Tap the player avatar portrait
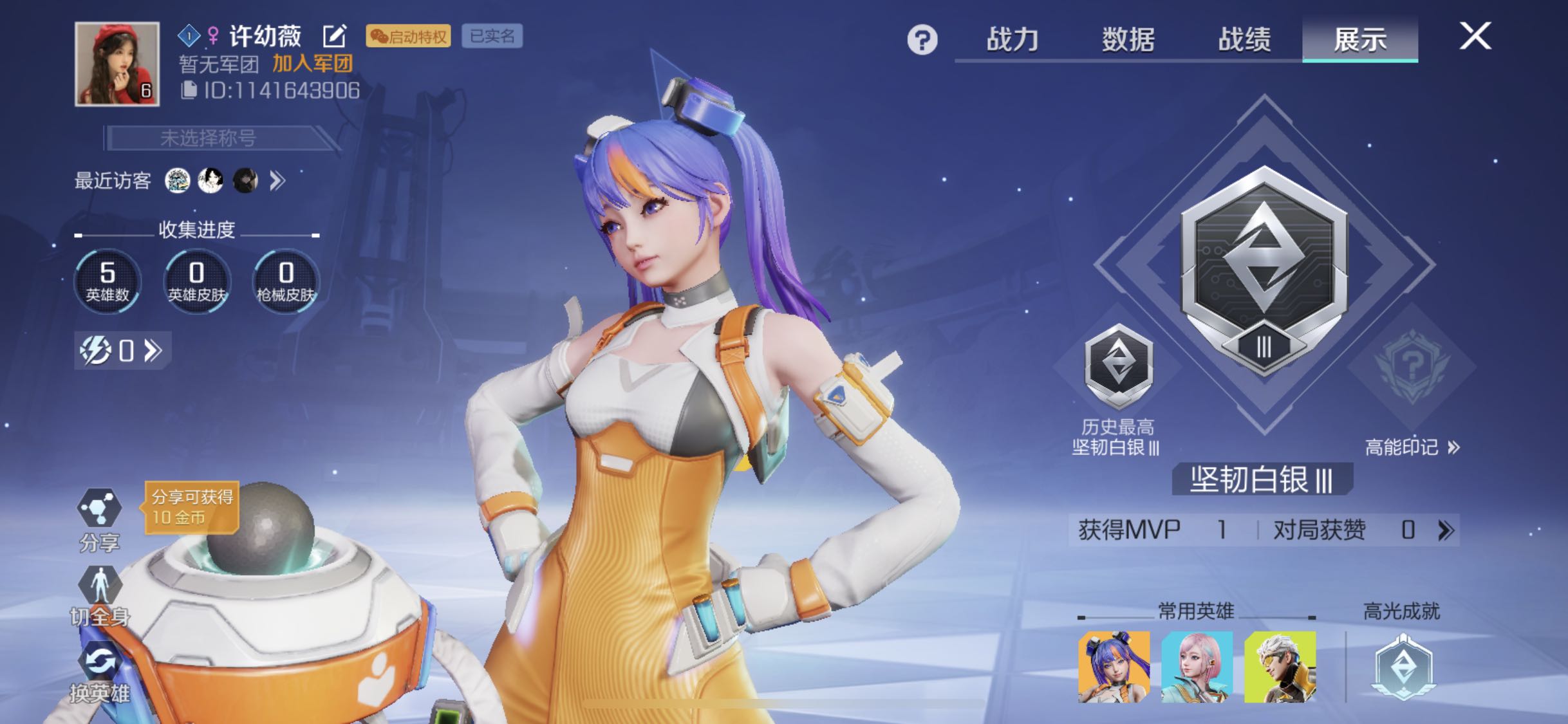This screenshot has width=1568, height=724. coord(117,64)
